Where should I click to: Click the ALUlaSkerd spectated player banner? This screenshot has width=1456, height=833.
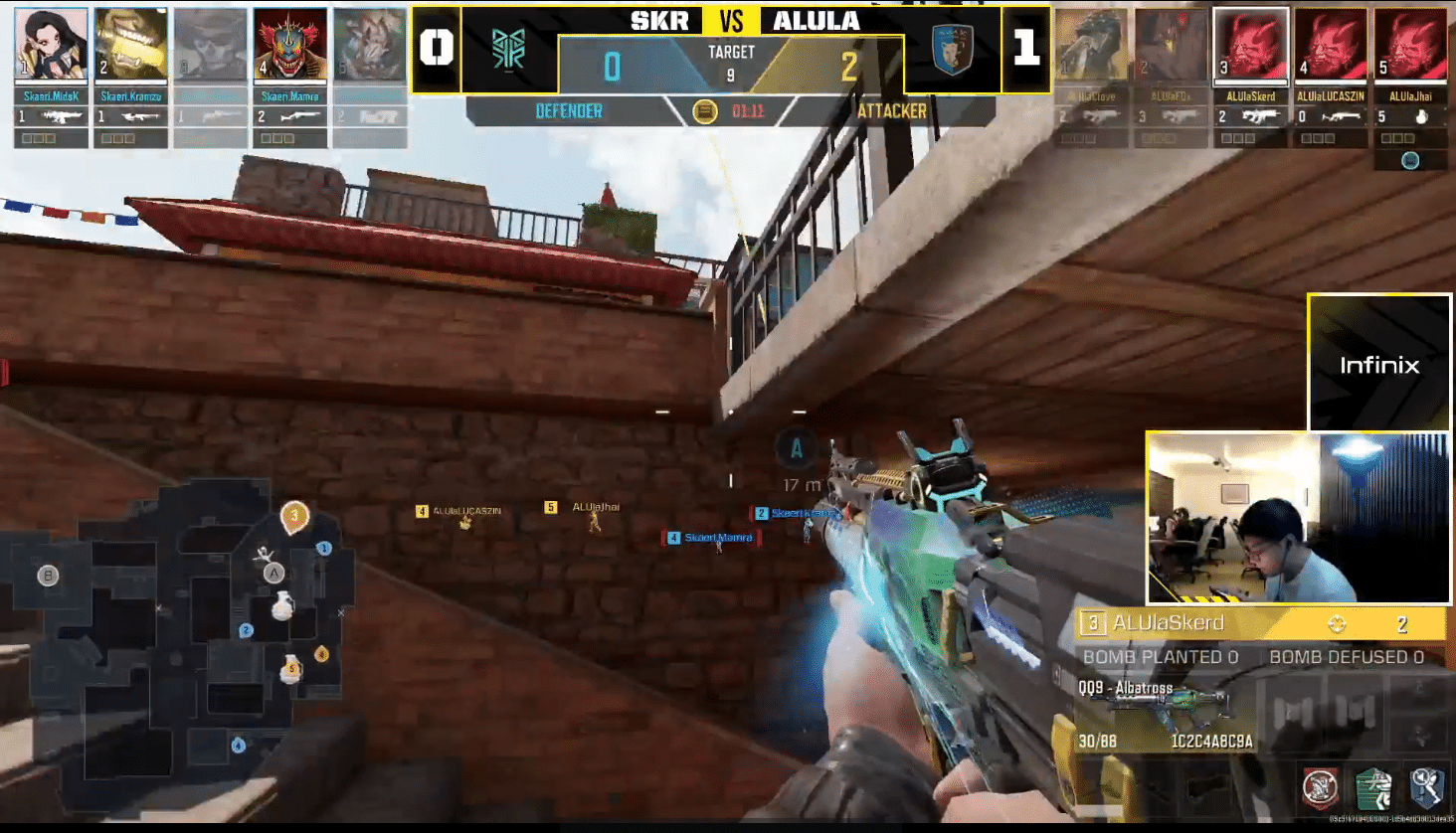1261,623
